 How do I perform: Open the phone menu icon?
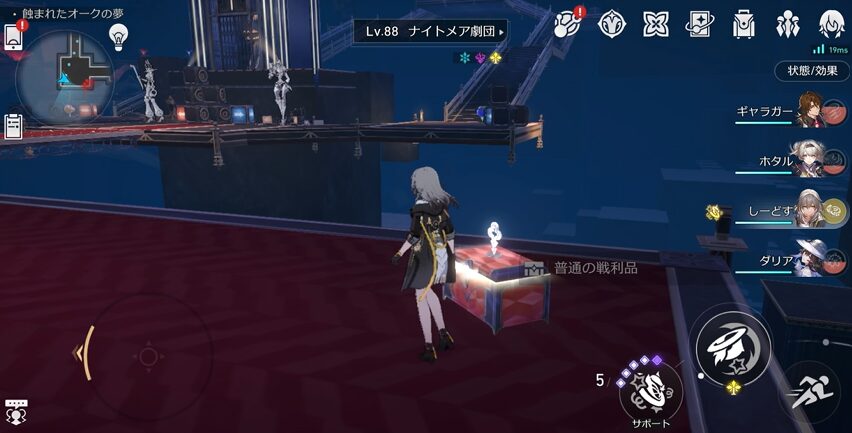pyautogui.click(x=14, y=36)
